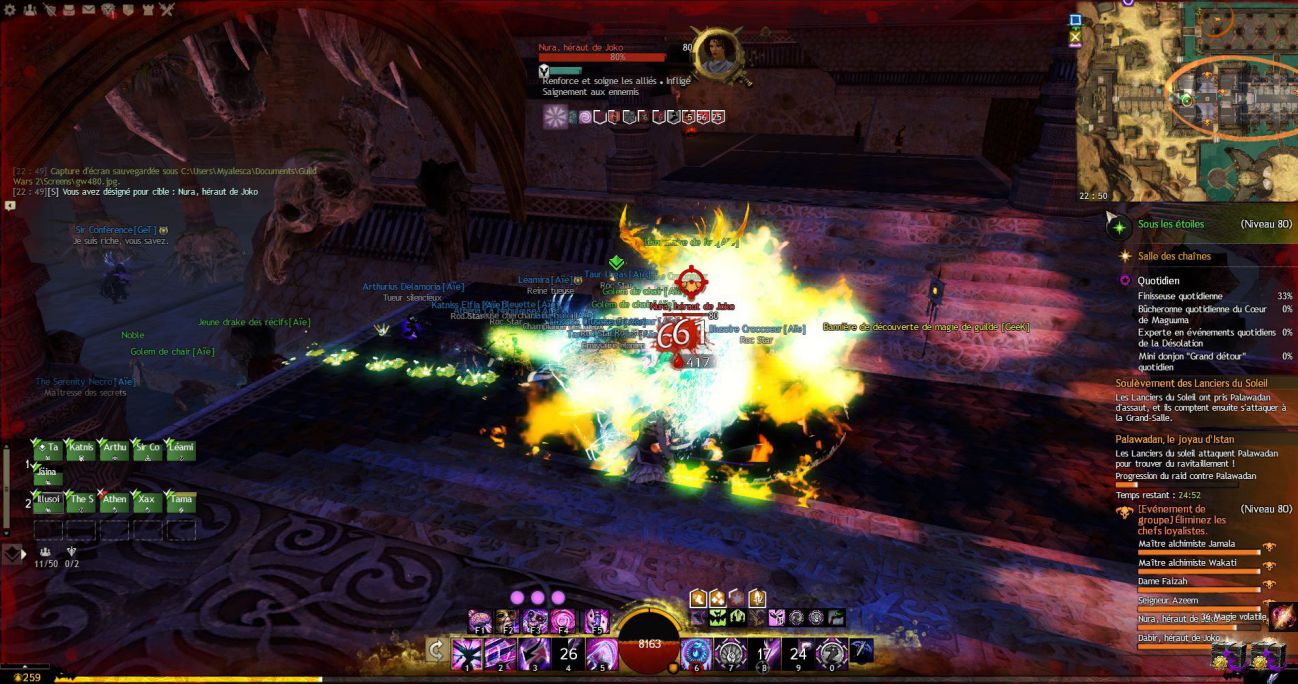Open the crossed swords PvP icon
Screen dimensions: 1298x684
pos(167,10)
